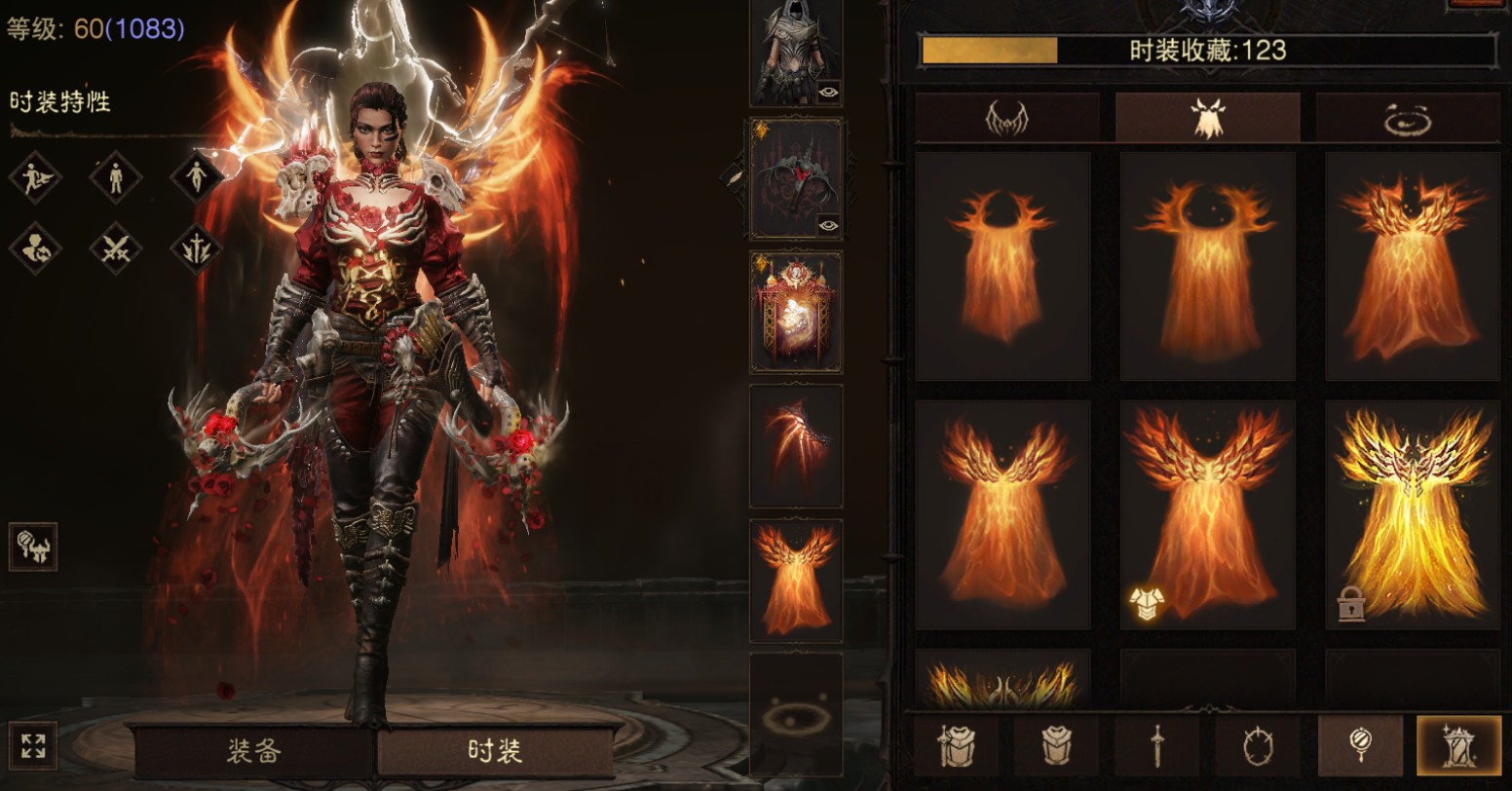
Task: Open the hand mirror cosmetics category
Action: coord(1359,746)
